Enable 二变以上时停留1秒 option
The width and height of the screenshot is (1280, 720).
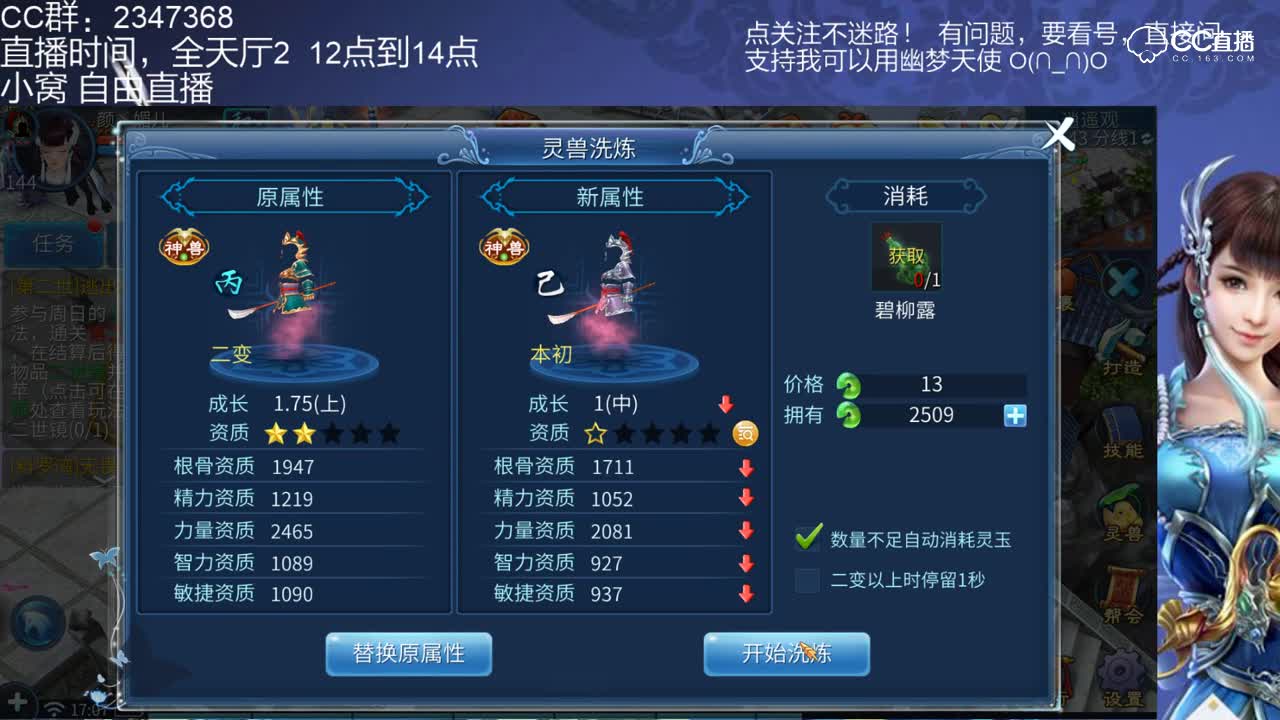tap(807, 581)
